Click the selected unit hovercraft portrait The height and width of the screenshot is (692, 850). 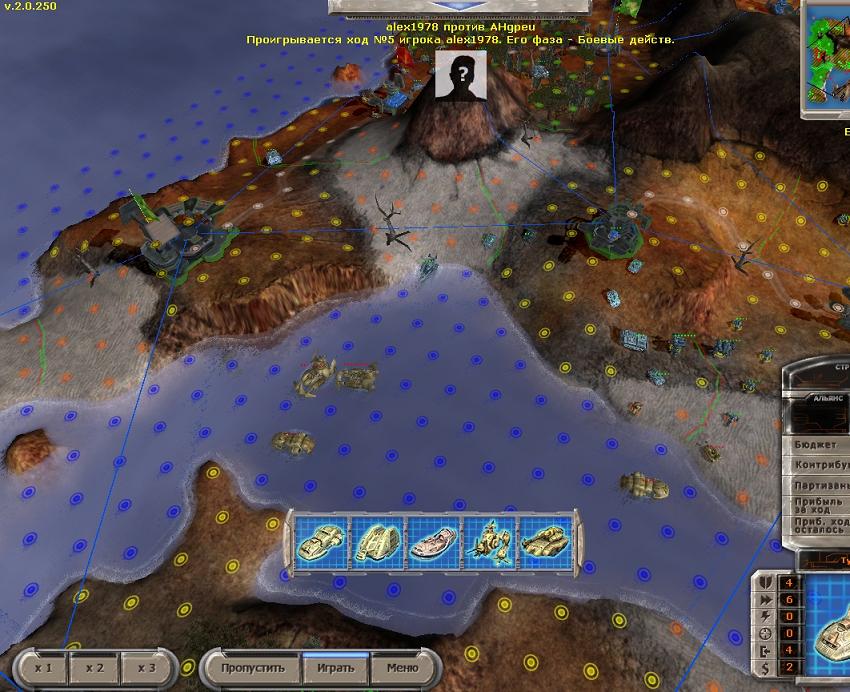[x=827, y=627]
